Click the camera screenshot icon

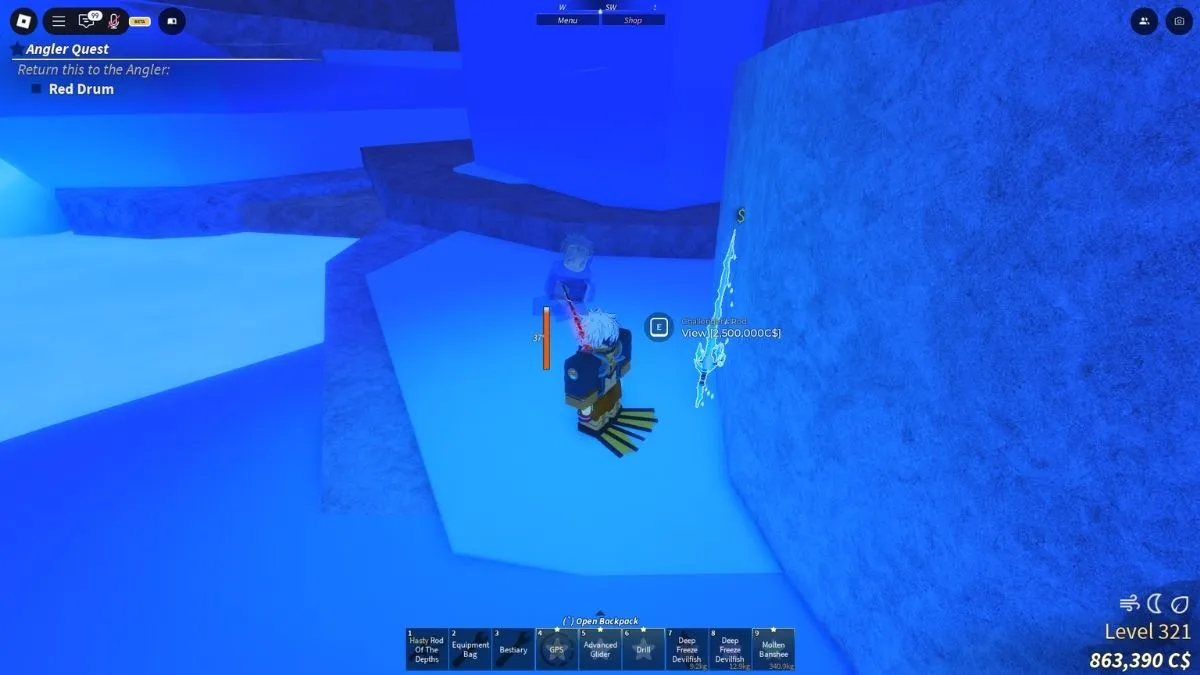[x=1177, y=20]
